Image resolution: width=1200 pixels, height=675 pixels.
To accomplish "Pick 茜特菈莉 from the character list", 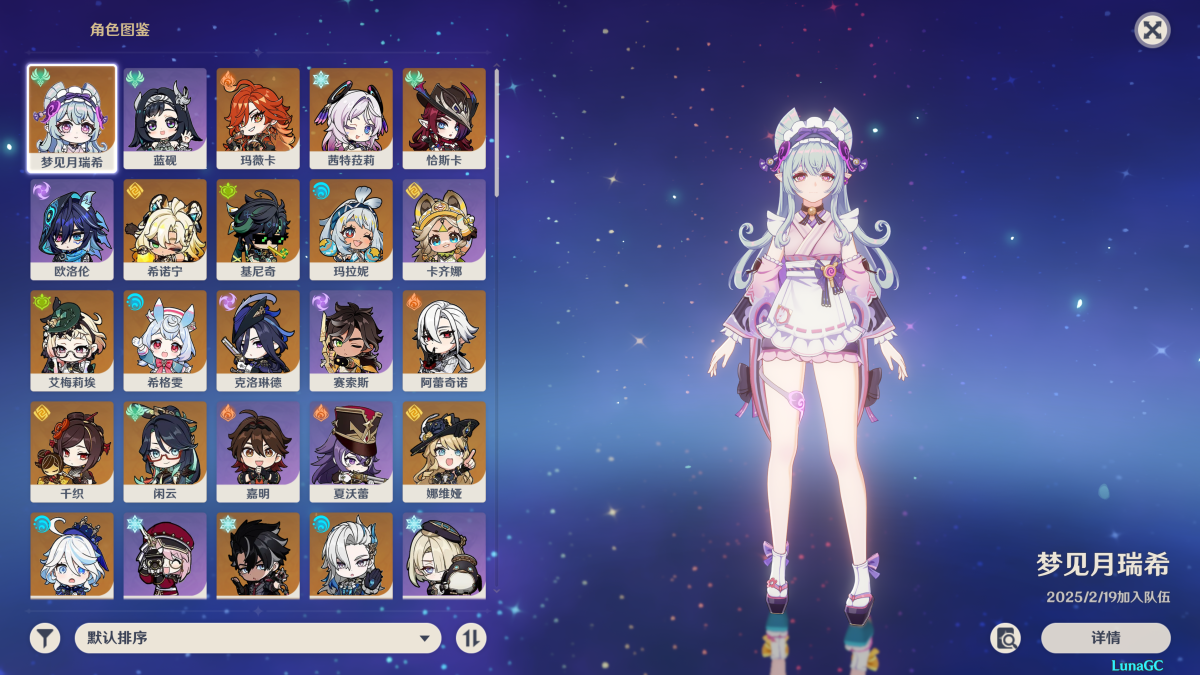I will [x=351, y=117].
